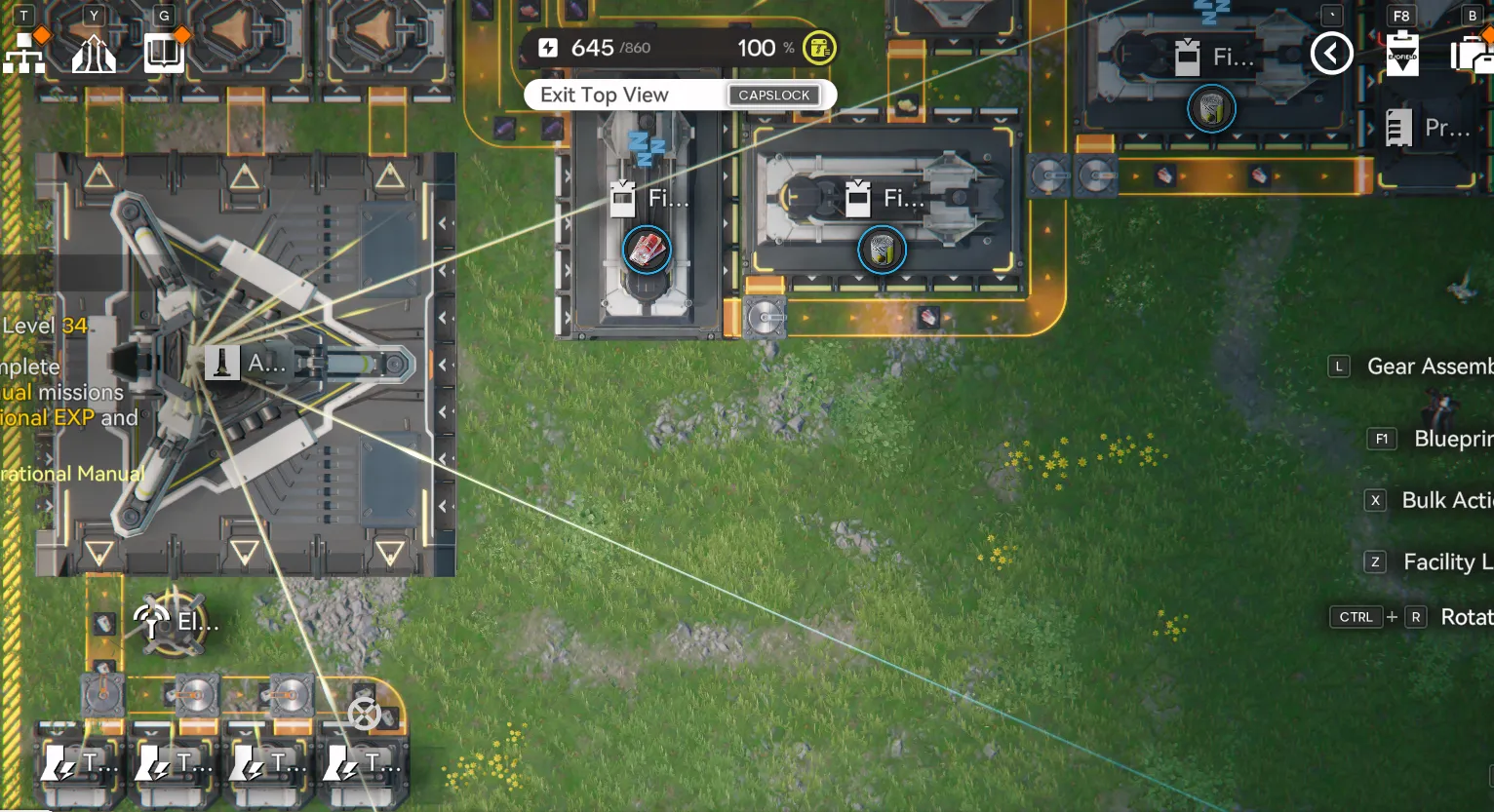Select the Pr... facility icon below the toolbox
1494x812 pixels.
coord(1398,127)
